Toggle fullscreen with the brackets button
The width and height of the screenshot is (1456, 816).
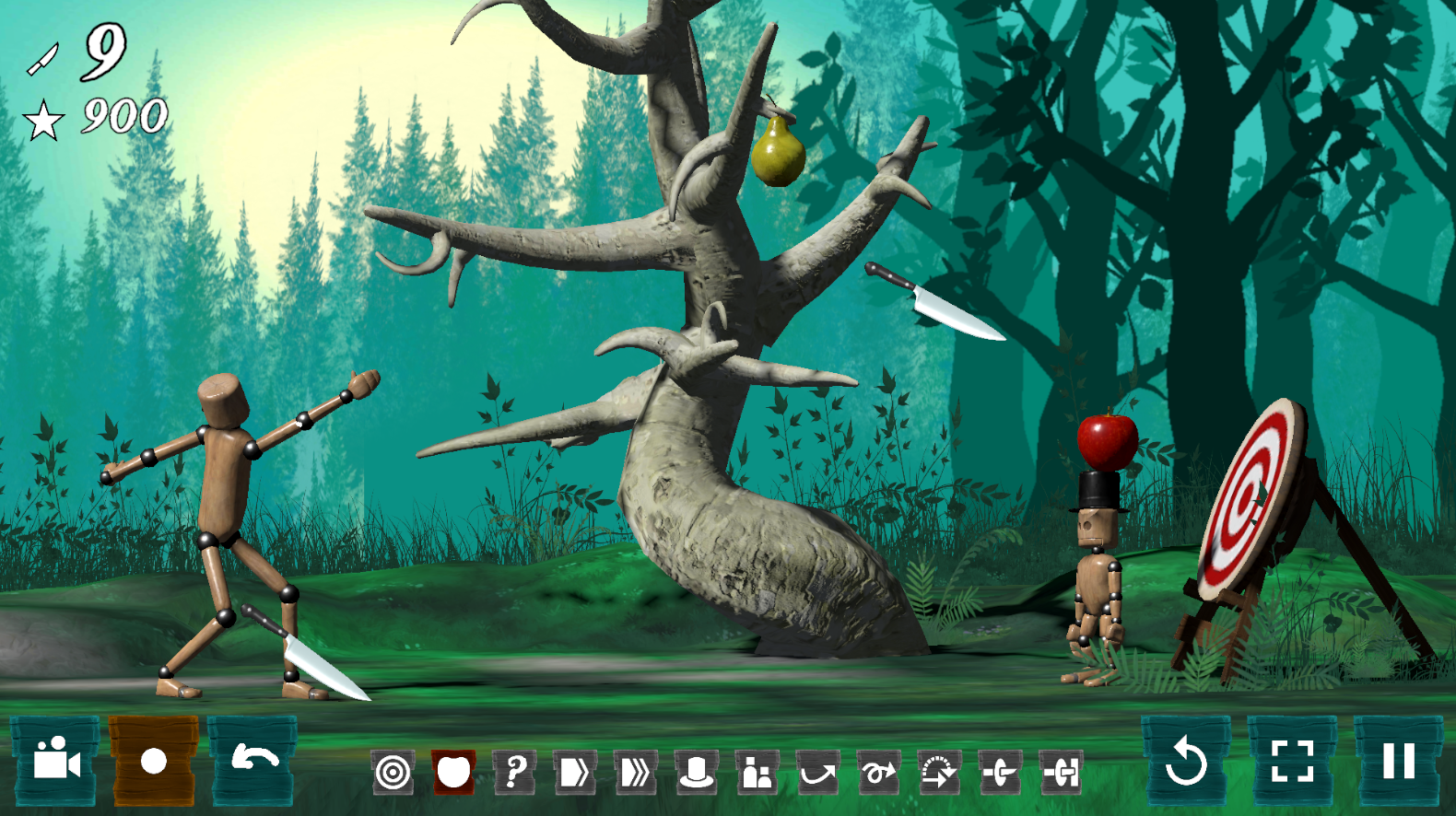point(1292,761)
